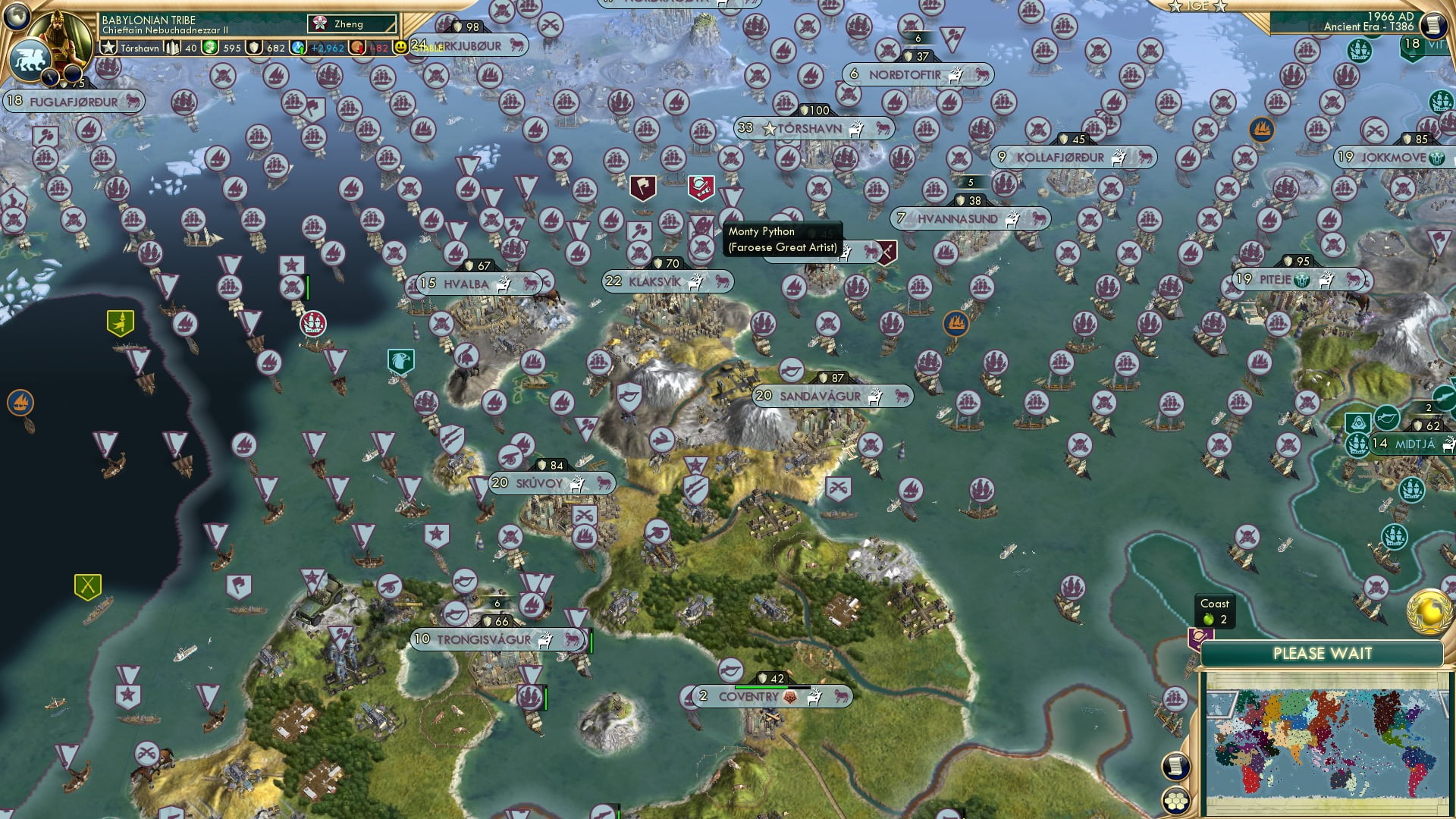Image resolution: width=1456 pixels, height=819 pixels.
Task: Click the gold coin icon showing 595
Action: 209,47
